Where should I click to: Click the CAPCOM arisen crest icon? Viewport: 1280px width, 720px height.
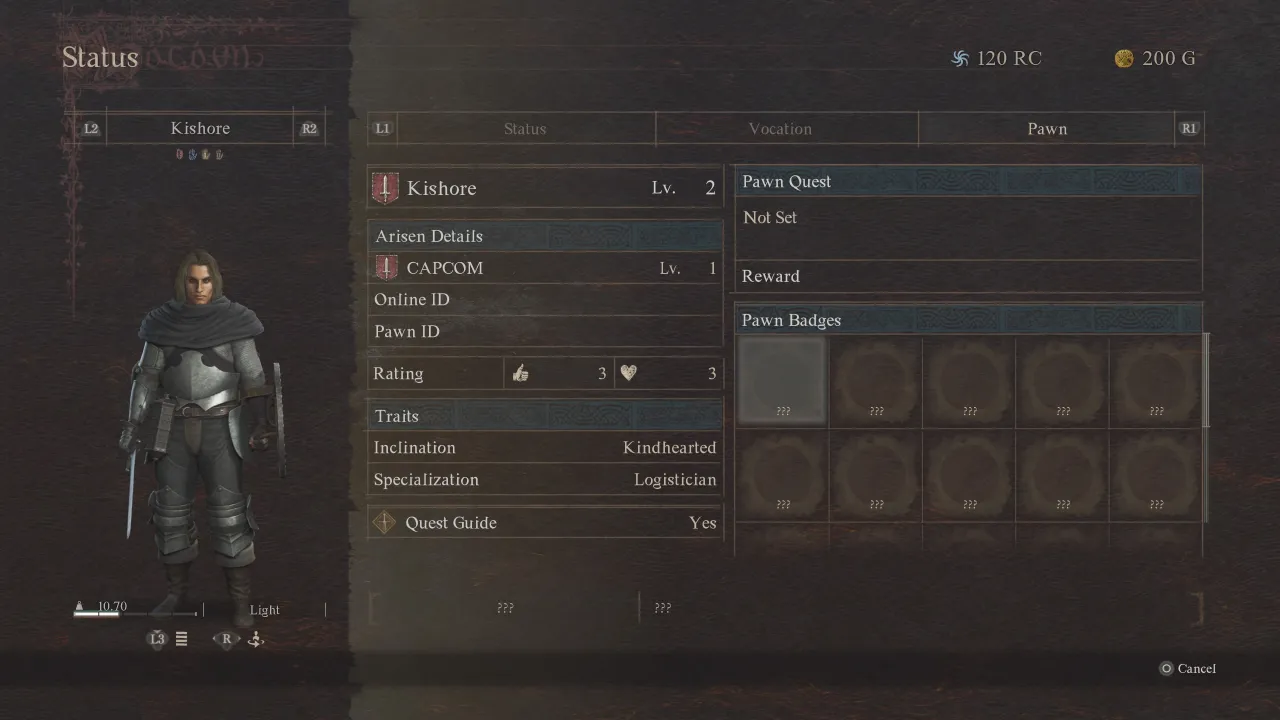[x=388, y=267]
